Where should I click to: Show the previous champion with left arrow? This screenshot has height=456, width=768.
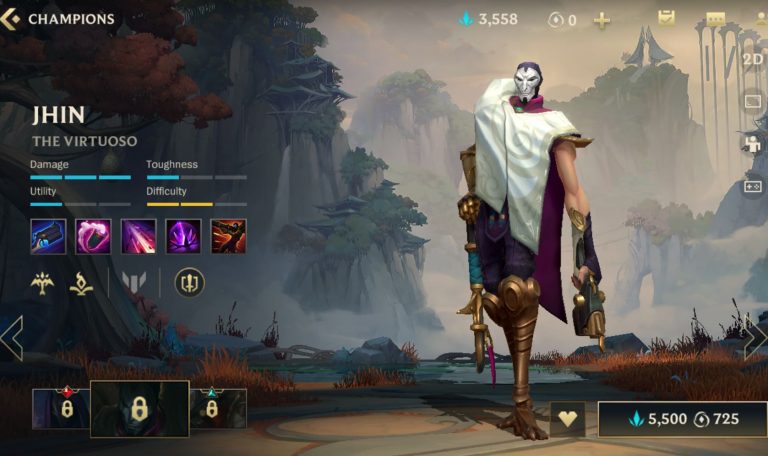pos(12,338)
